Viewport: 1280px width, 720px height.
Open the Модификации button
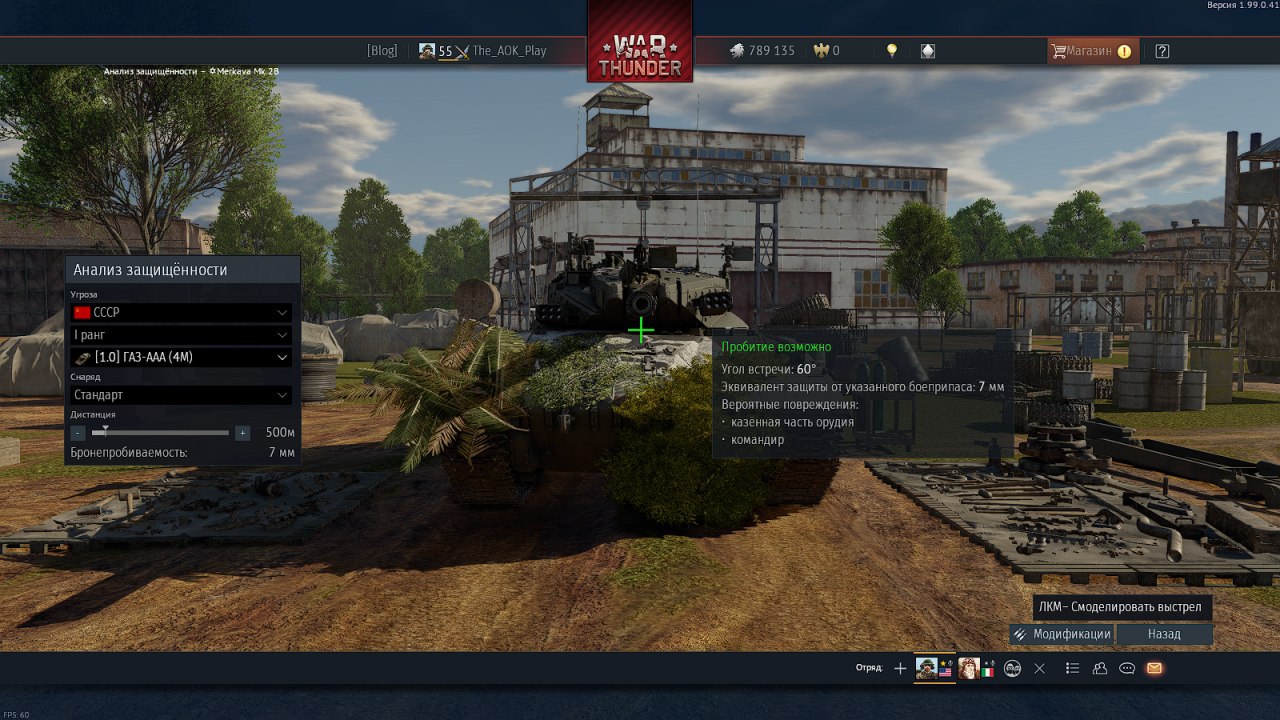(x=1062, y=634)
